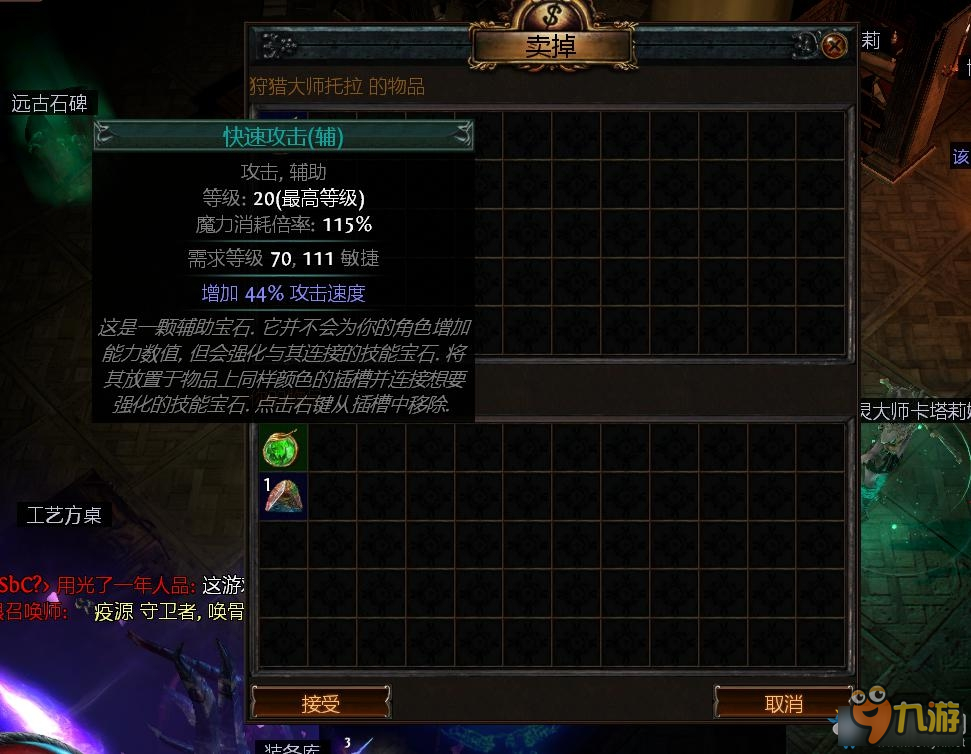Close the 卖掉 sell window
971x754 pixels.
(x=834, y=46)
